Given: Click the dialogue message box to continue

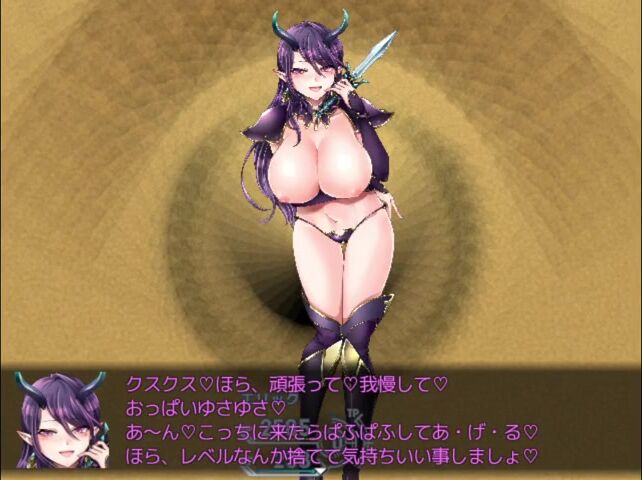Looking at the screenshot, I should point(330,419).
